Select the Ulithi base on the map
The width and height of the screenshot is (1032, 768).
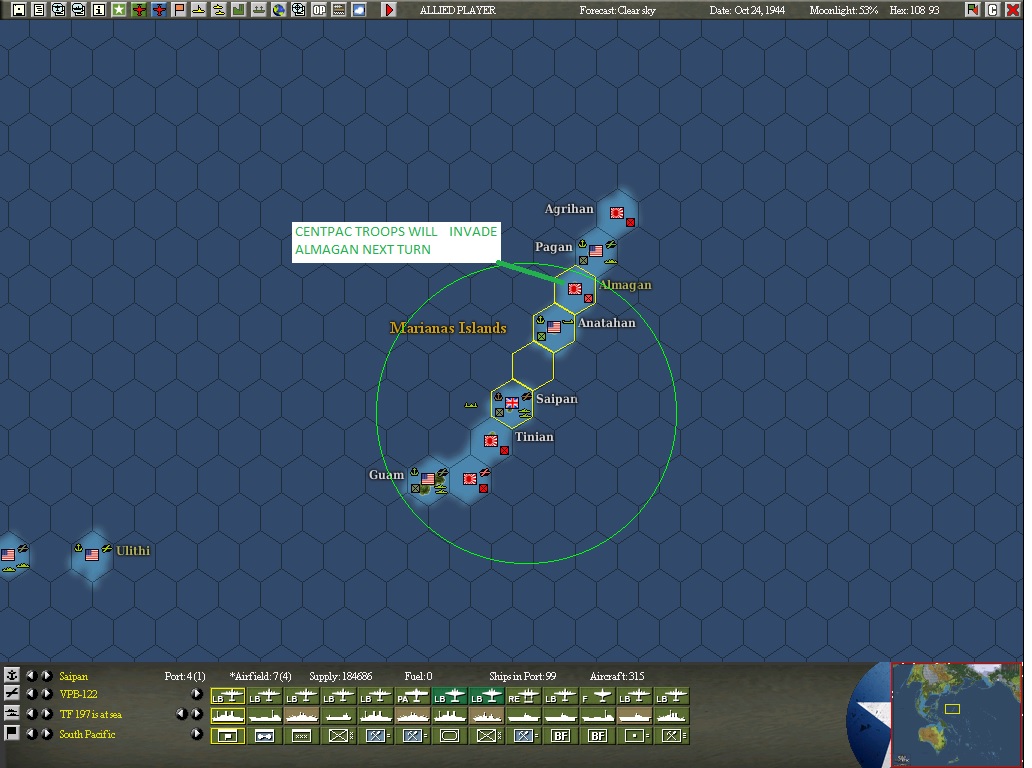[x=93, y=553]
